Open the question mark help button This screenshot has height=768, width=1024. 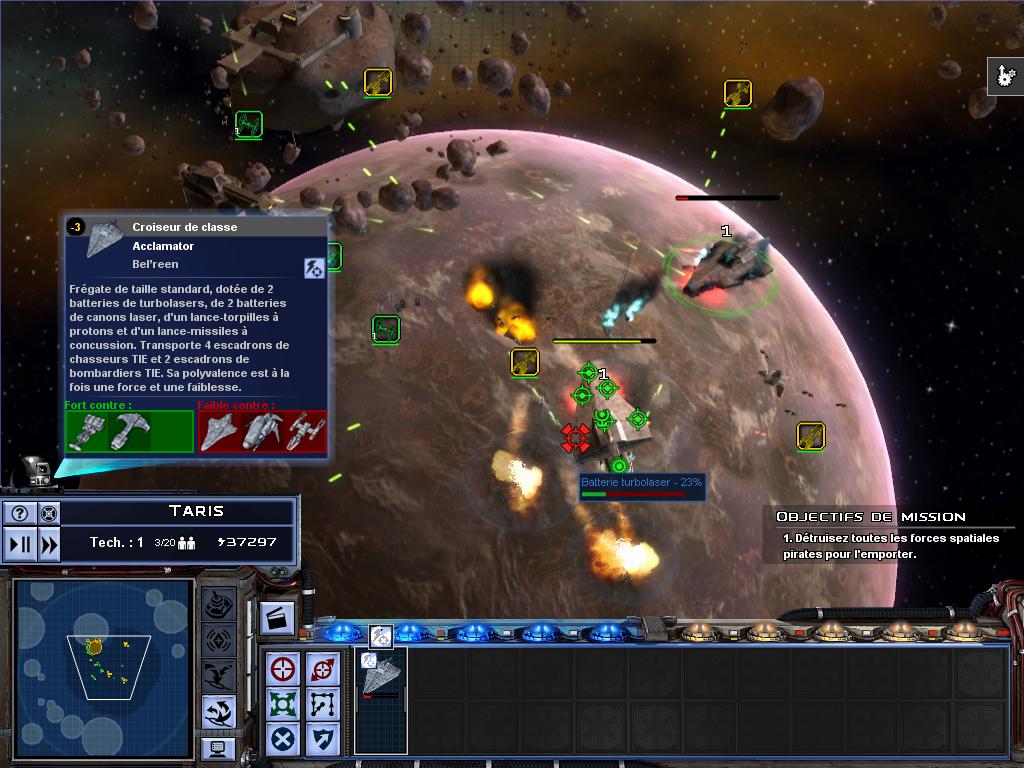(x=19, y=514)
